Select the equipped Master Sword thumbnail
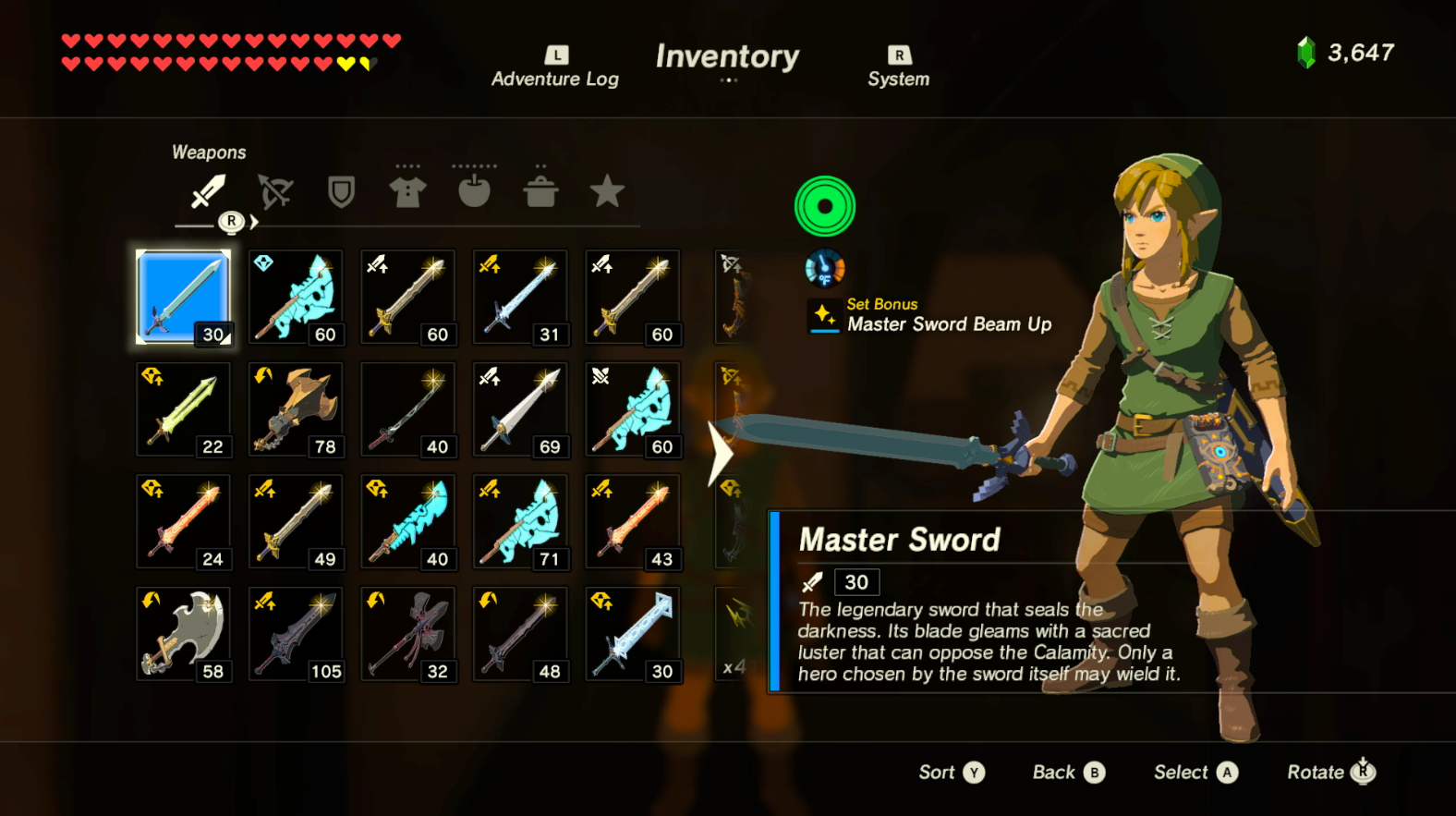This screenshot has height=816, width=1456. 183,297
